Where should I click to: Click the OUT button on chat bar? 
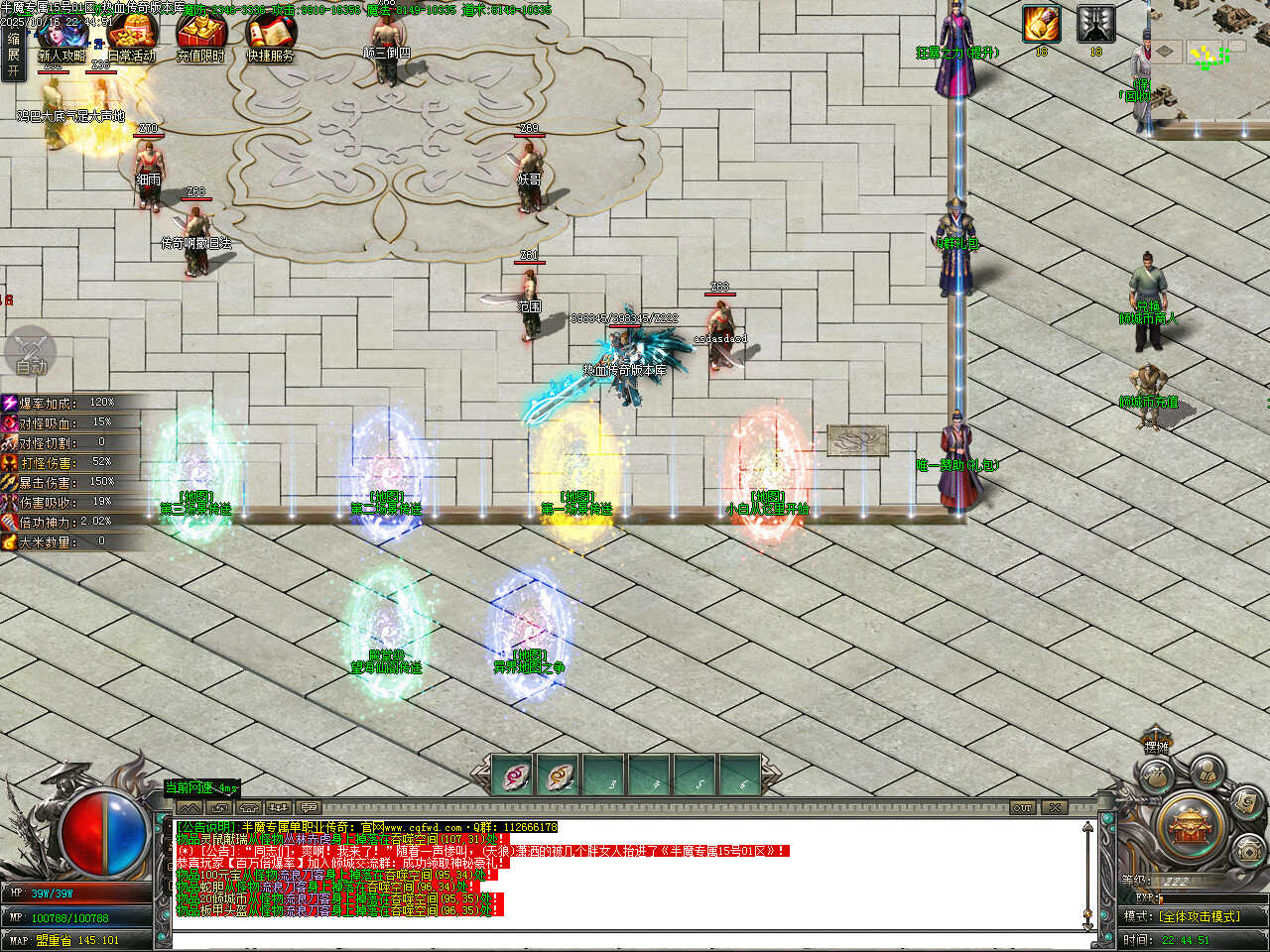pos(1022,807)
